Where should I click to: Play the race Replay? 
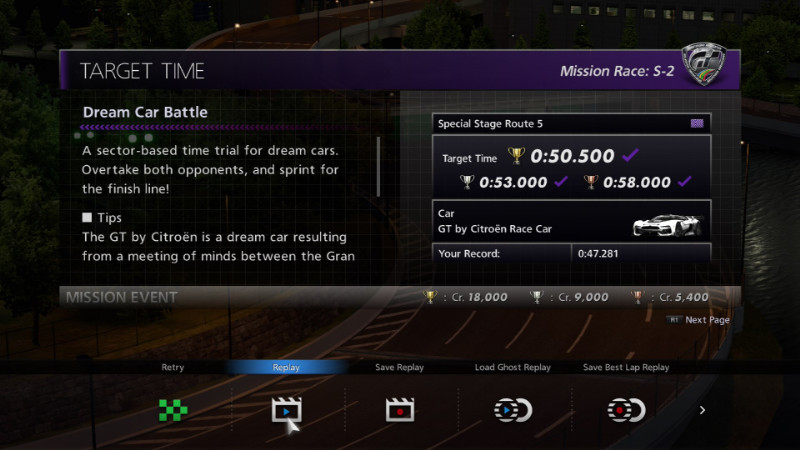coord(286,409)
